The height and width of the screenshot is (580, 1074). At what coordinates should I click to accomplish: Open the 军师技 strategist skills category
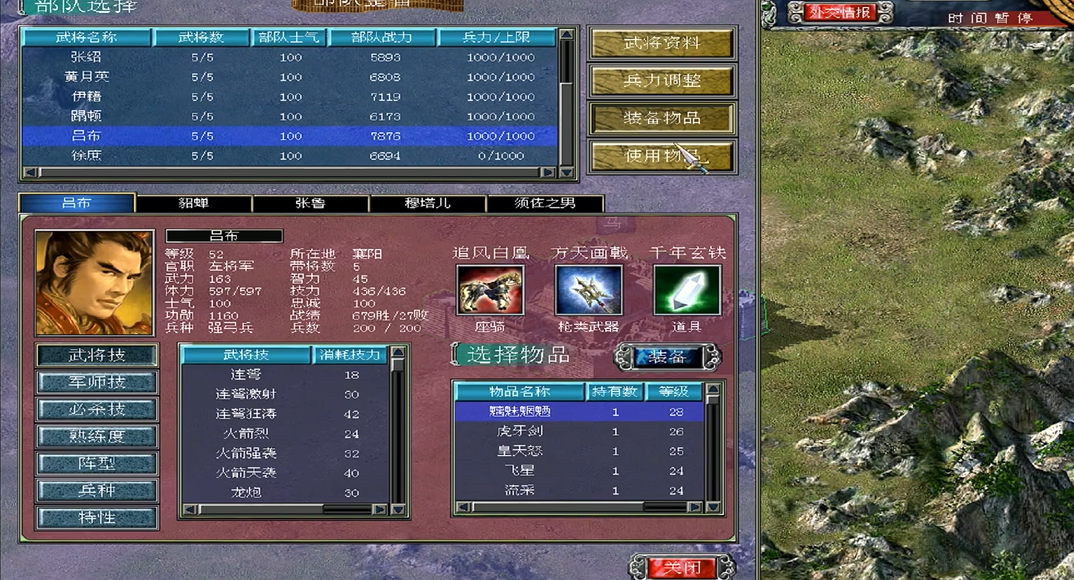point(97,382)
